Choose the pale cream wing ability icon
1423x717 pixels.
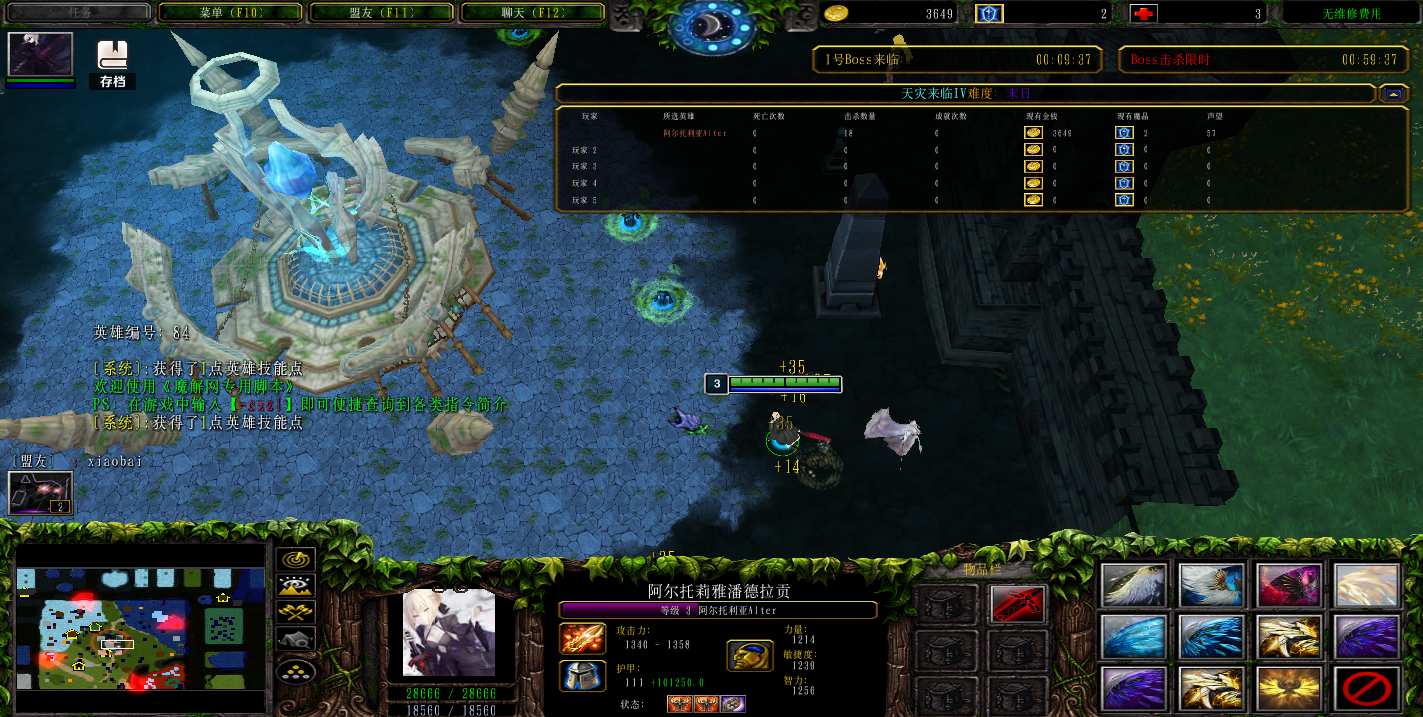pyautogui.click(x=1366, y=585)
